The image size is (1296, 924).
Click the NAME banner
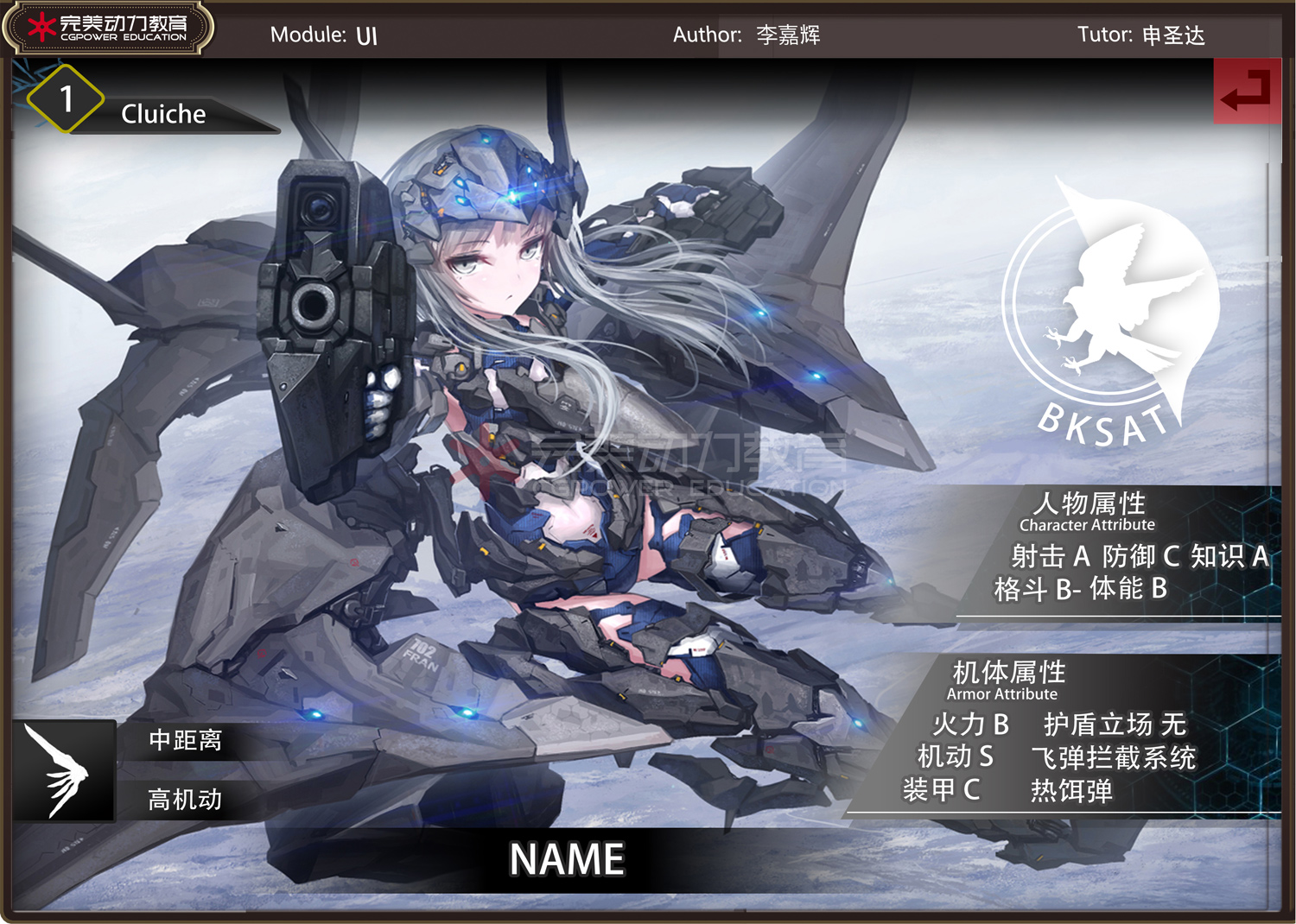pos(567,859)
